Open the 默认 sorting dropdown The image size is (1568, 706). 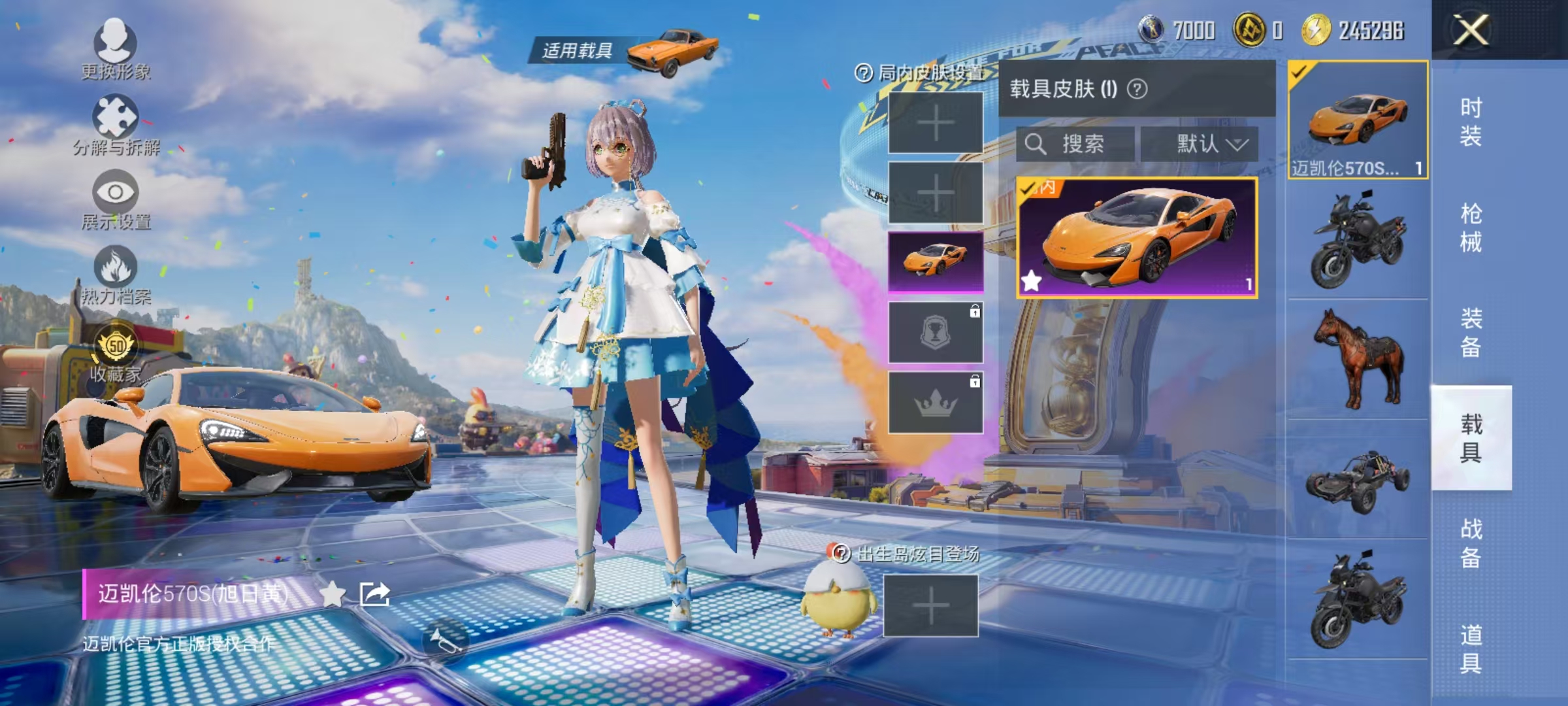click(1210, 145)
